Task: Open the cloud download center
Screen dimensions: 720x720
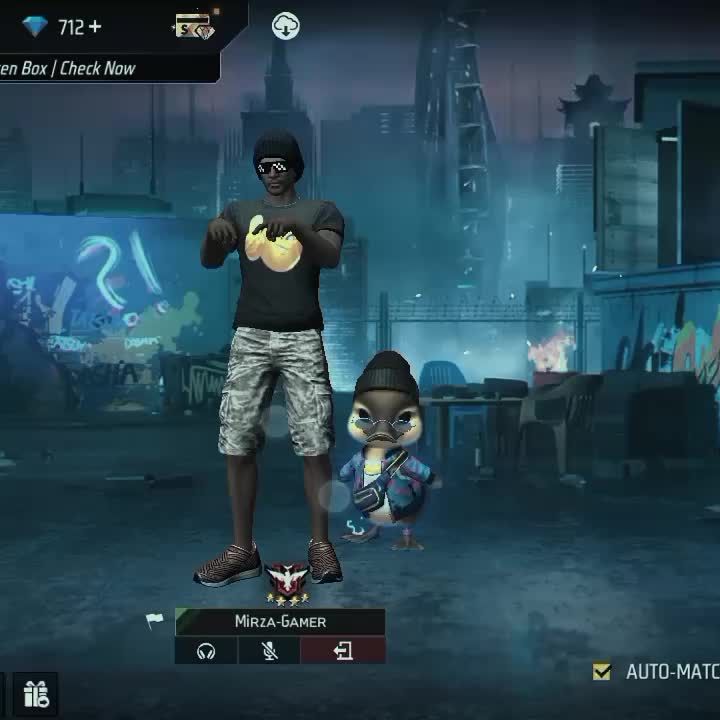Action: [x=286, y=27]
